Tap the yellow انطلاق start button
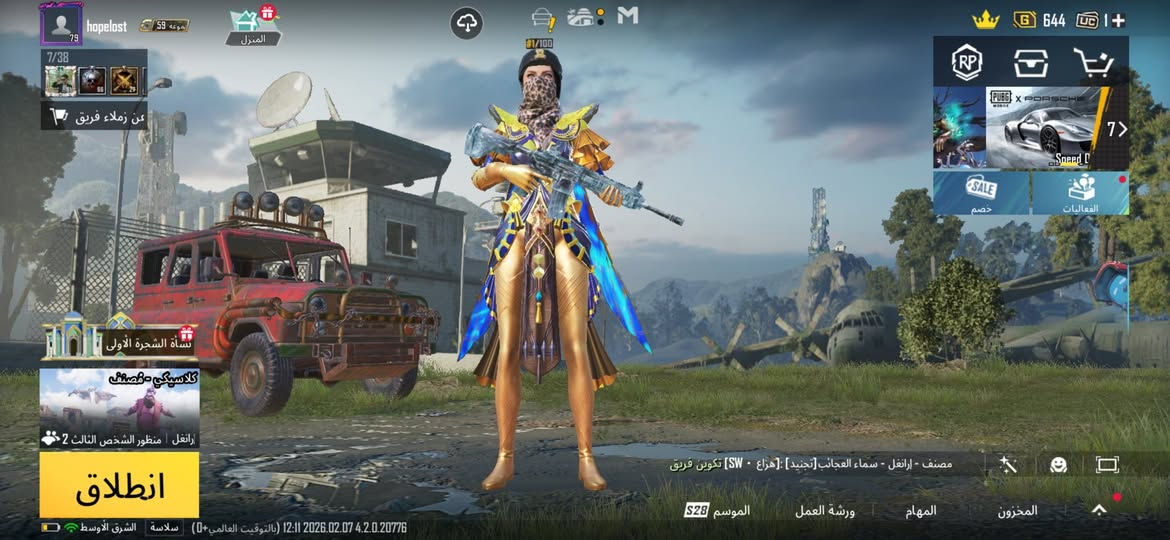Image resolution: width=1170 pixels, height=540 pixels. pos(119,485)
